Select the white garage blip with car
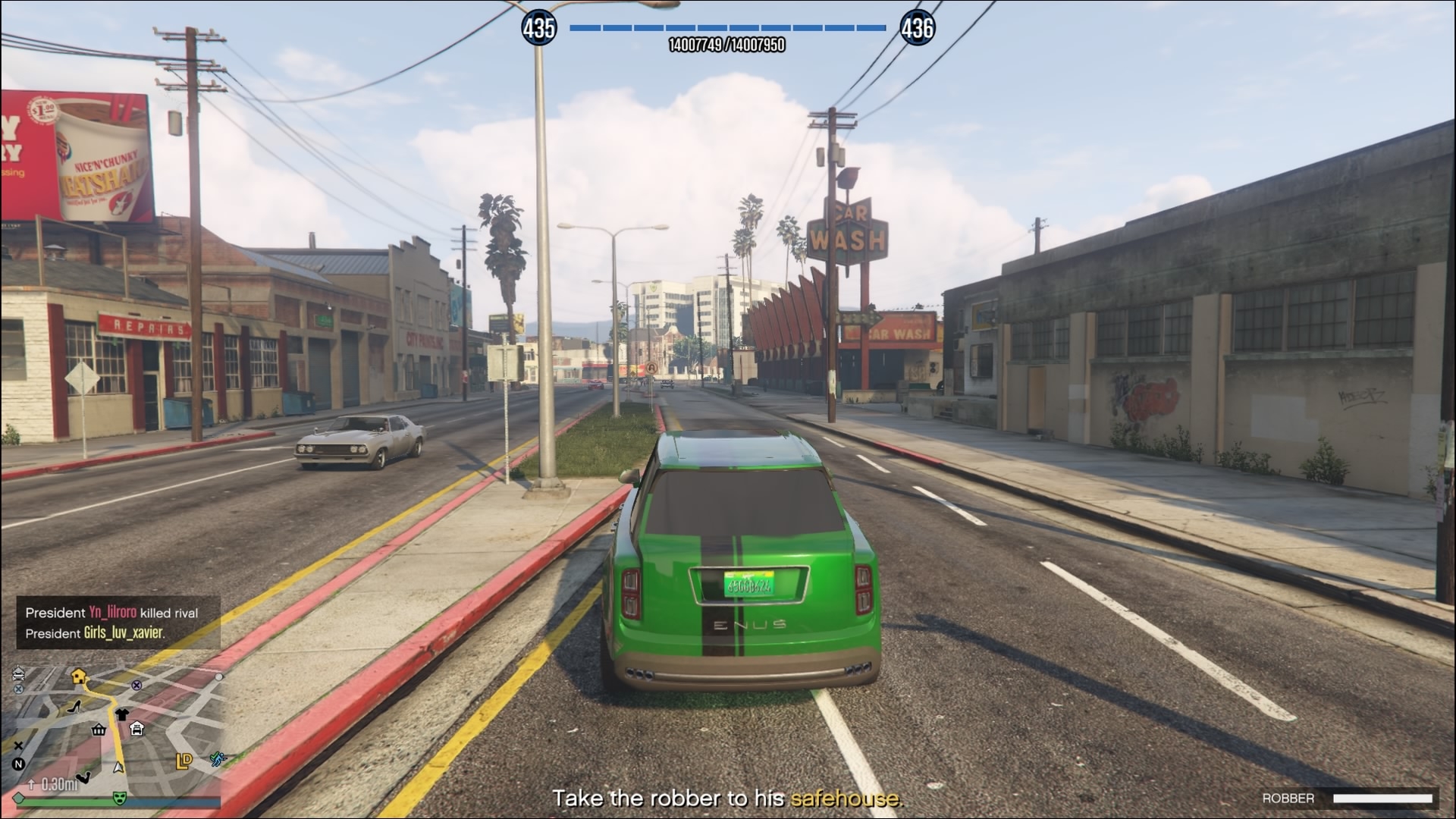This screenshot has height=819, width=1456. click(137, 729)
